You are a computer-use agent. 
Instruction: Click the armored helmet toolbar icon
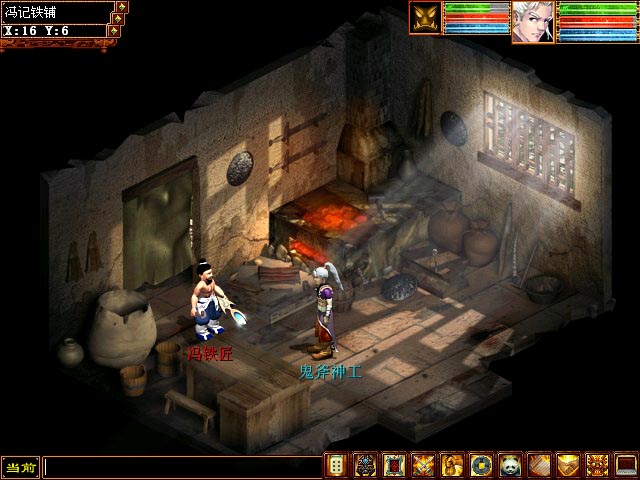[366, 465]
